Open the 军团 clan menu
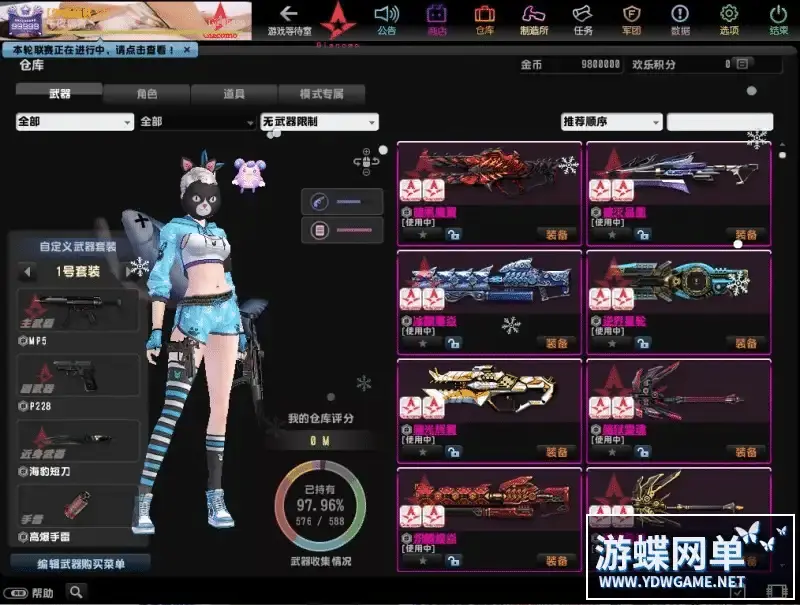This screenshot has height=605, width=800. [631, 18]
